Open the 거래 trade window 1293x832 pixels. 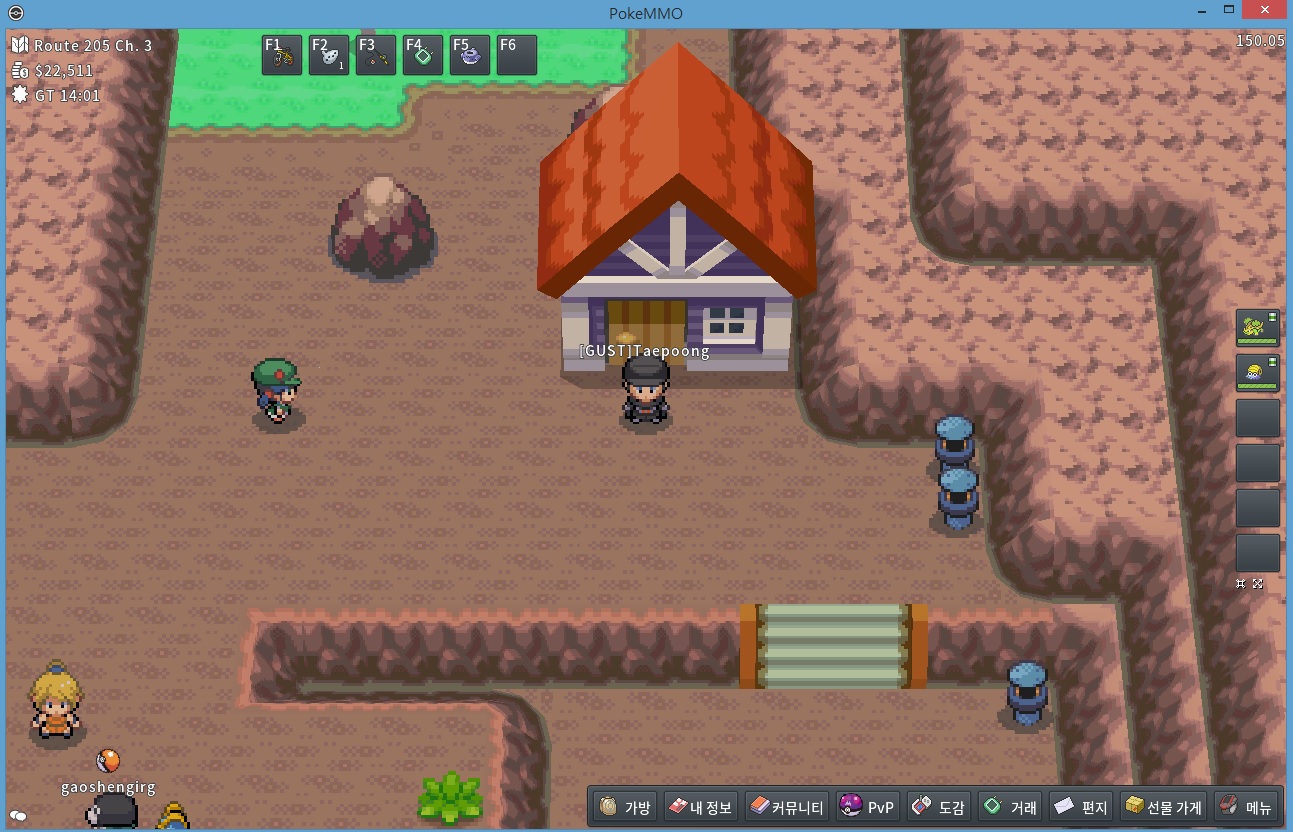(1011, 806)
